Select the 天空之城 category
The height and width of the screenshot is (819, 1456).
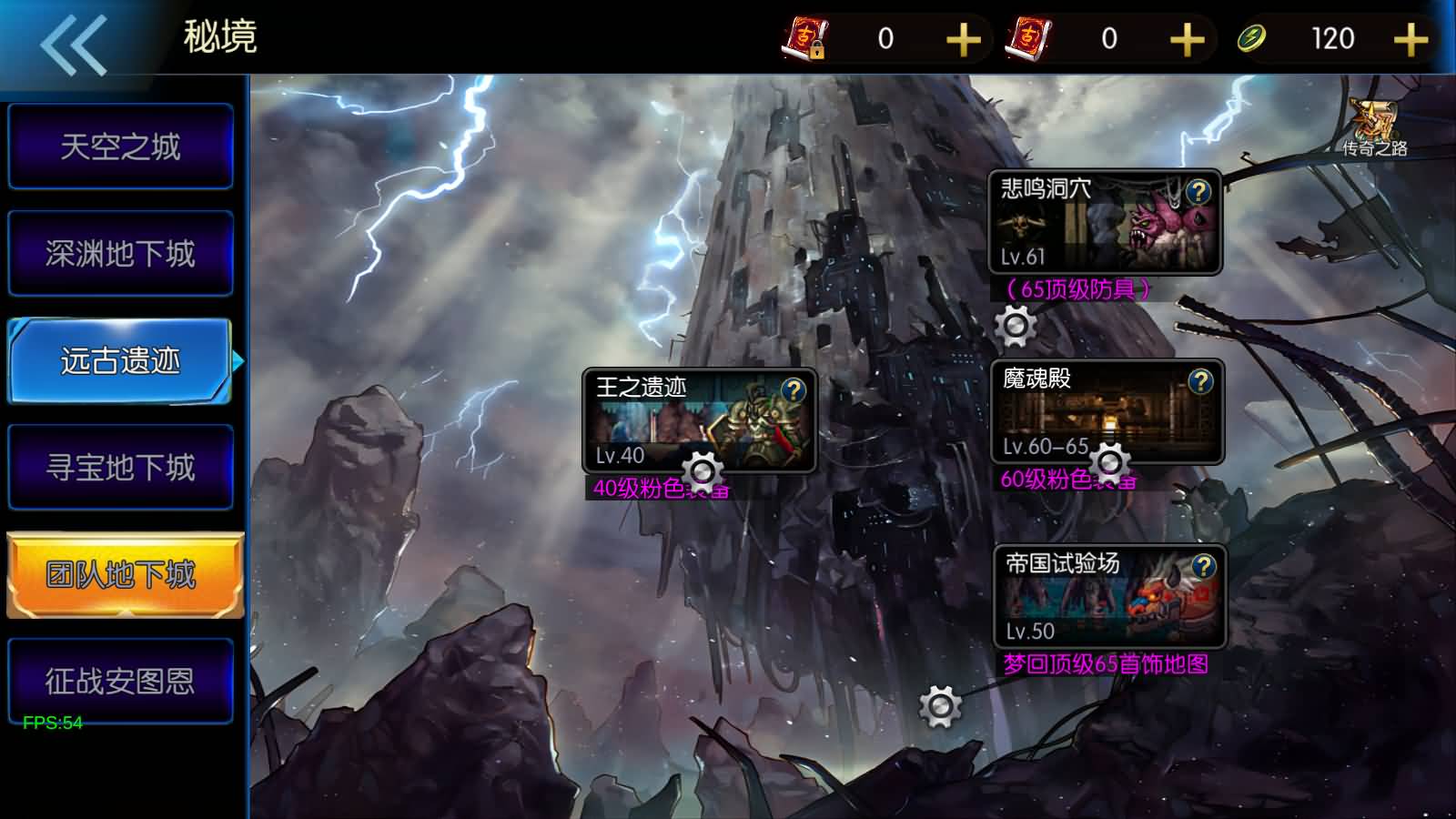(119, 145)
